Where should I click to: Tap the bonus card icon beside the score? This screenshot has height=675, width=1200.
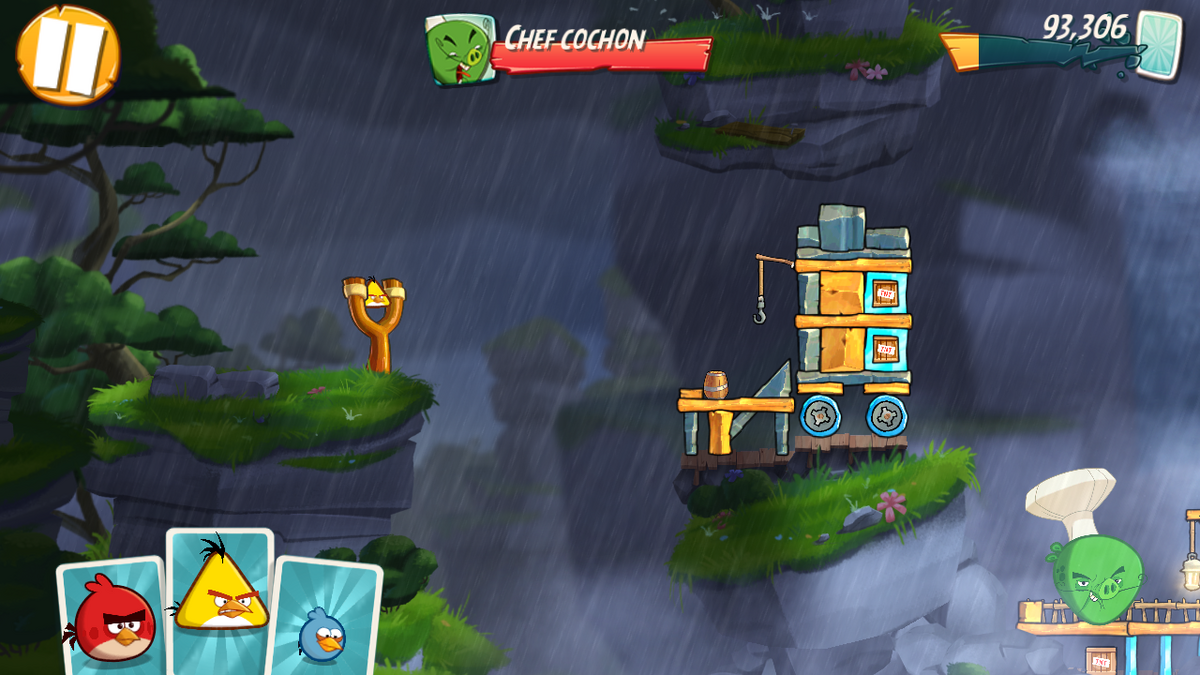(x=1158, y=43)
